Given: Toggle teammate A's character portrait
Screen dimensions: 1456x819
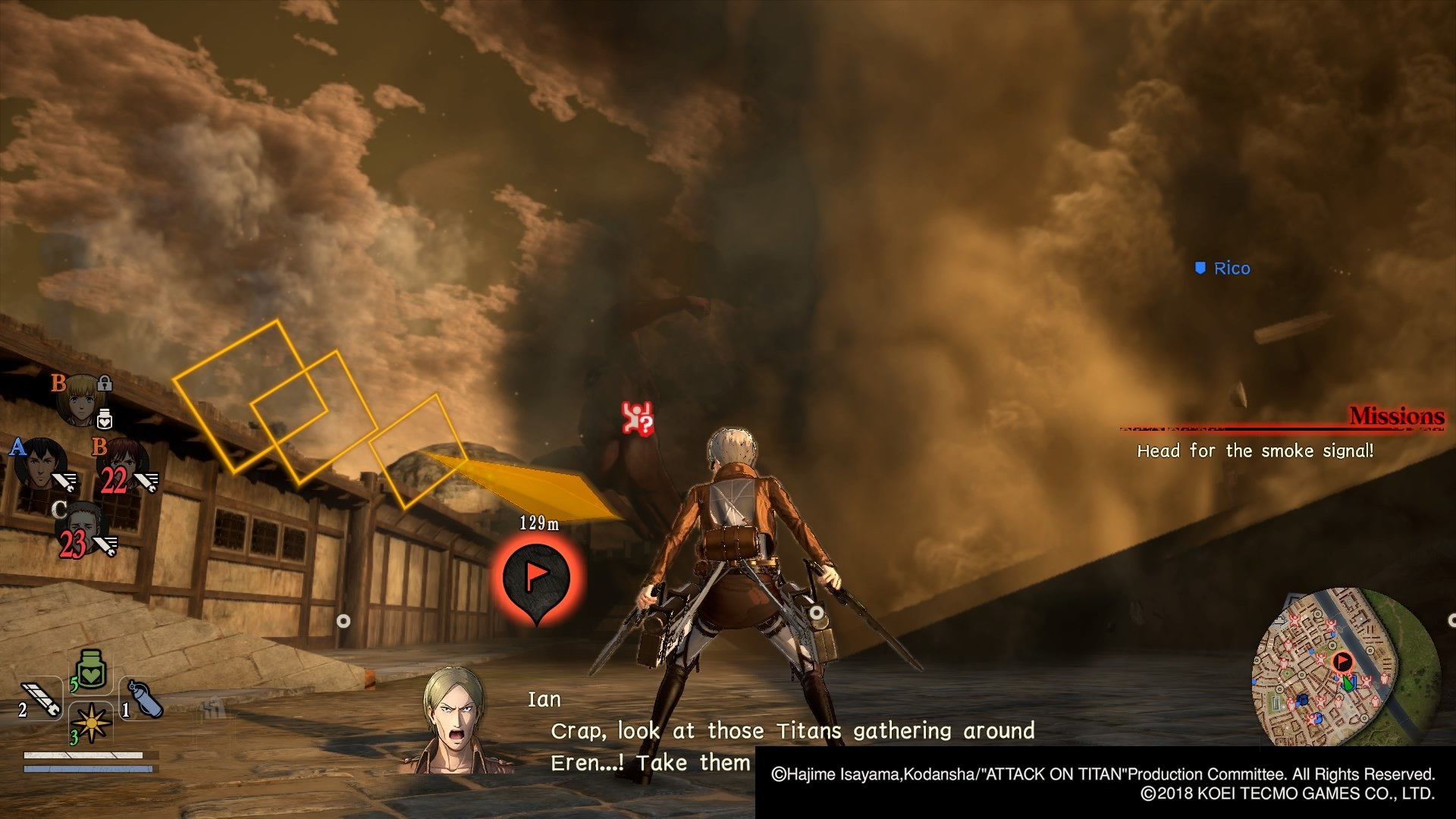Looking at the screenshot, I should [x=41, y=466].
